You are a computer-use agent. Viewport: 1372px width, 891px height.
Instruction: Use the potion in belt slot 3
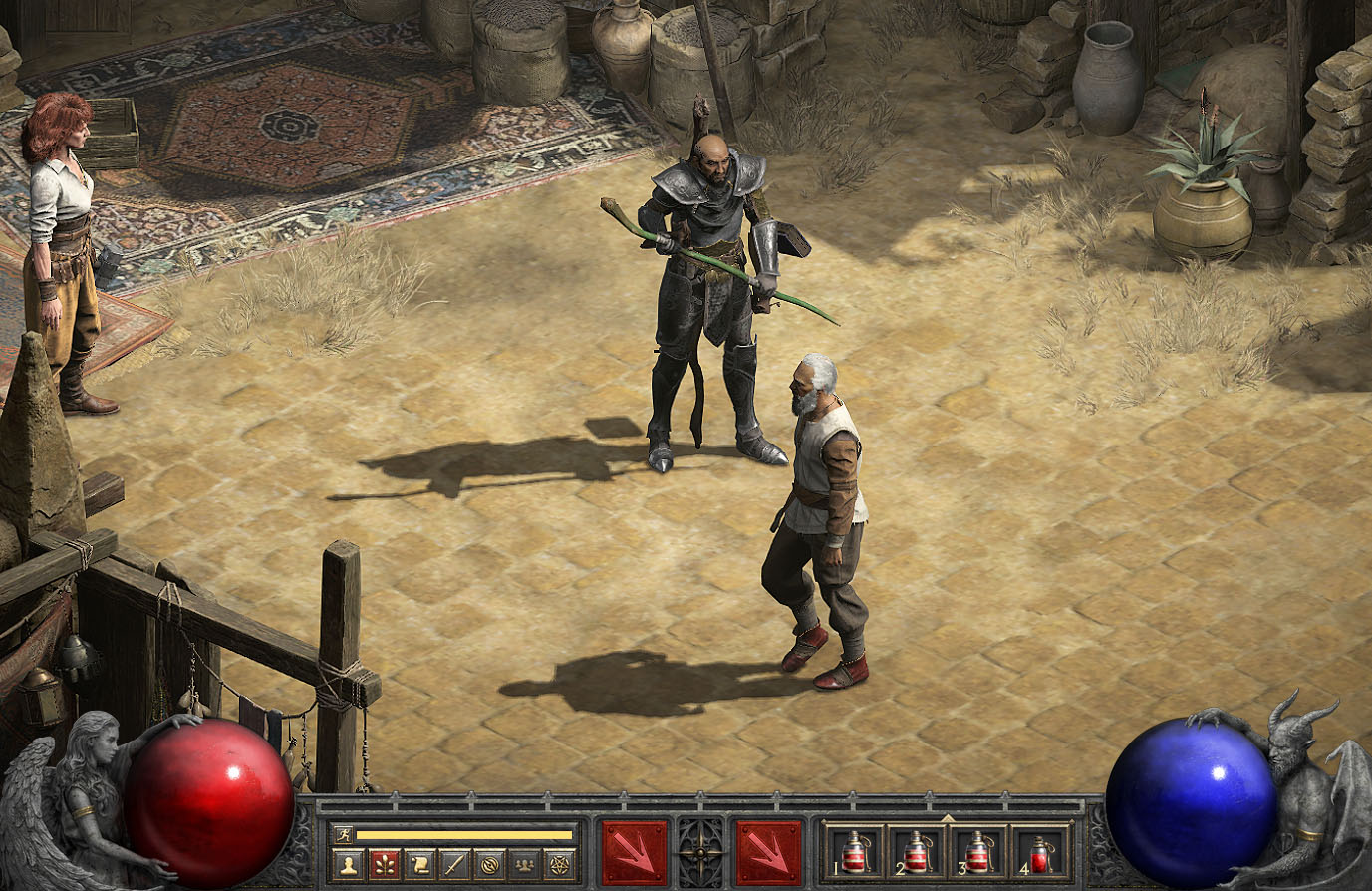[977, 853]
